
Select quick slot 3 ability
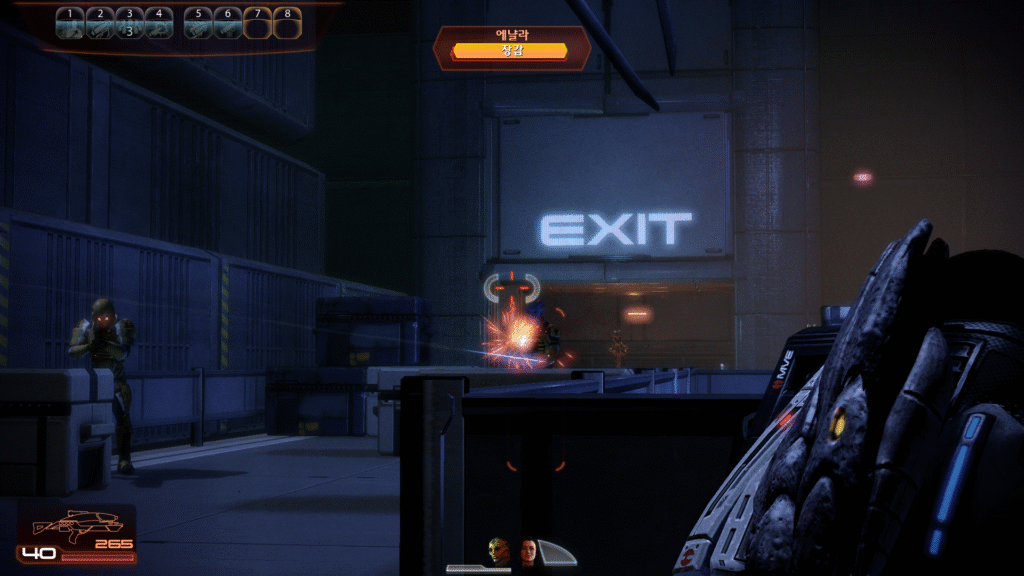128,23
